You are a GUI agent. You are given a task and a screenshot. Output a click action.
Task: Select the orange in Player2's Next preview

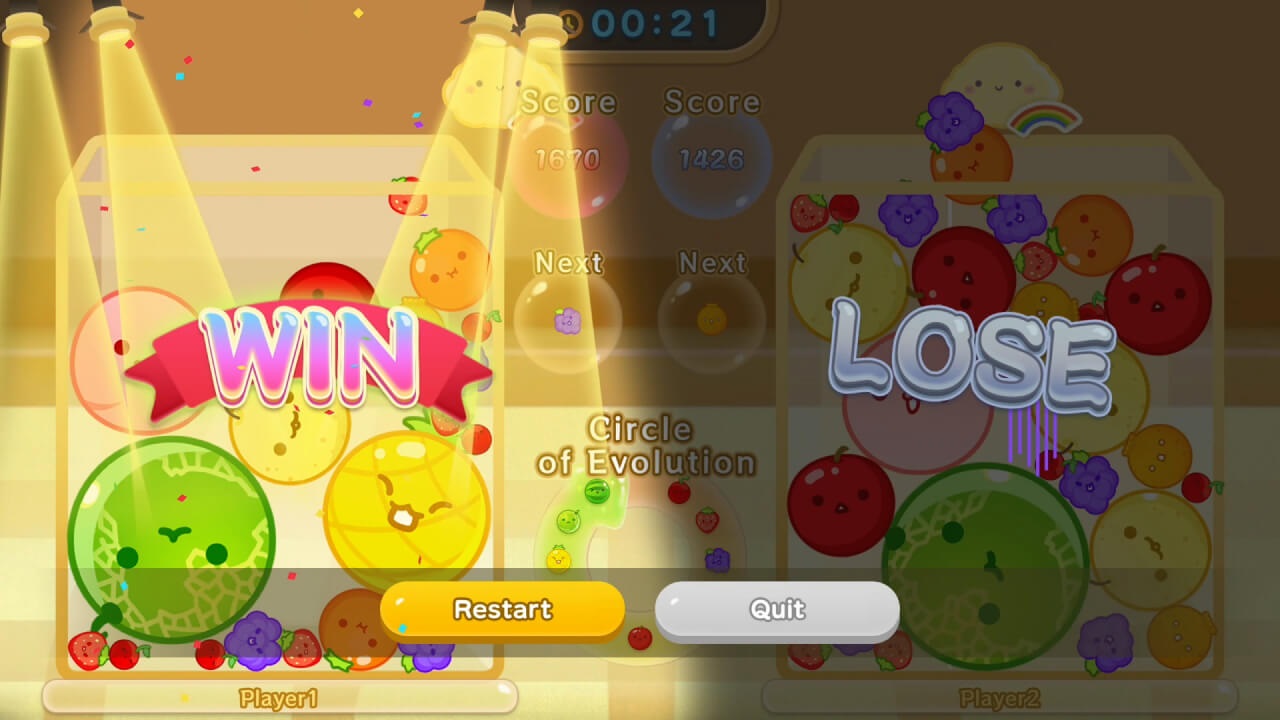[710, 319]
